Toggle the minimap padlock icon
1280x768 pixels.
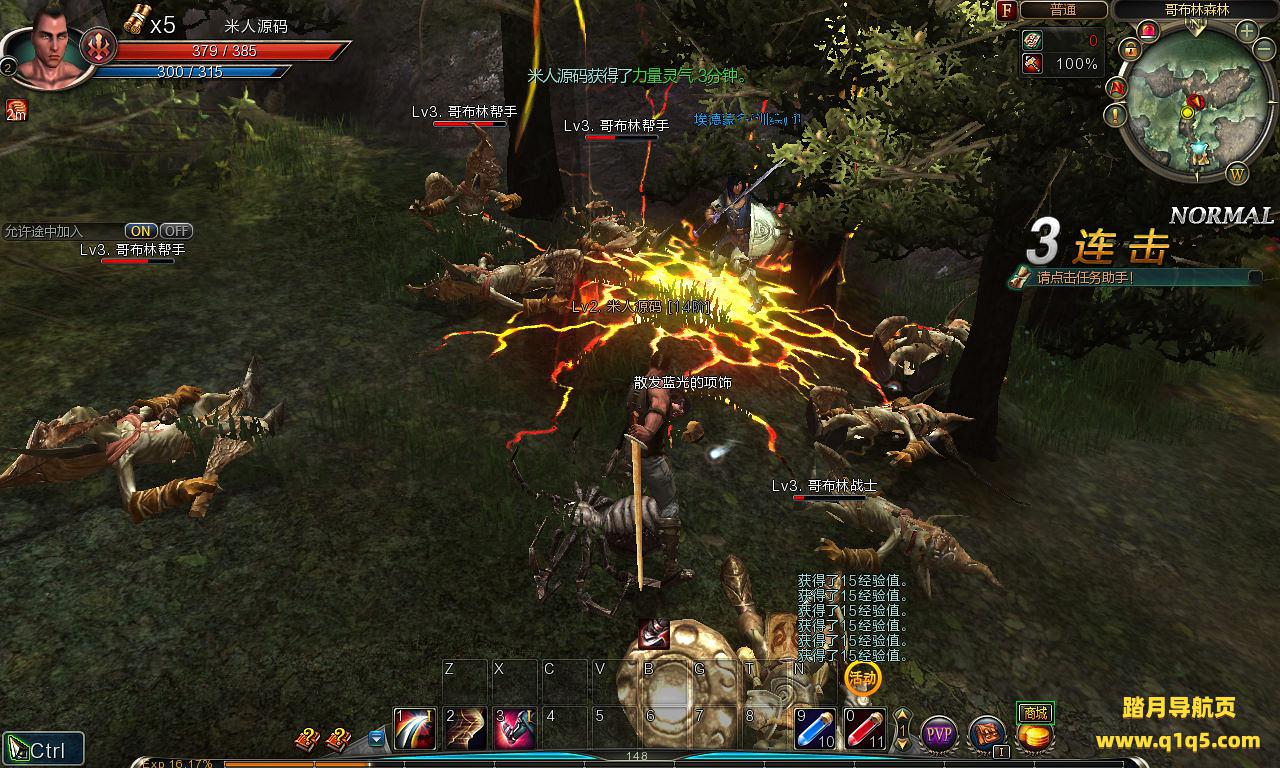click(x=1130, y=49)
